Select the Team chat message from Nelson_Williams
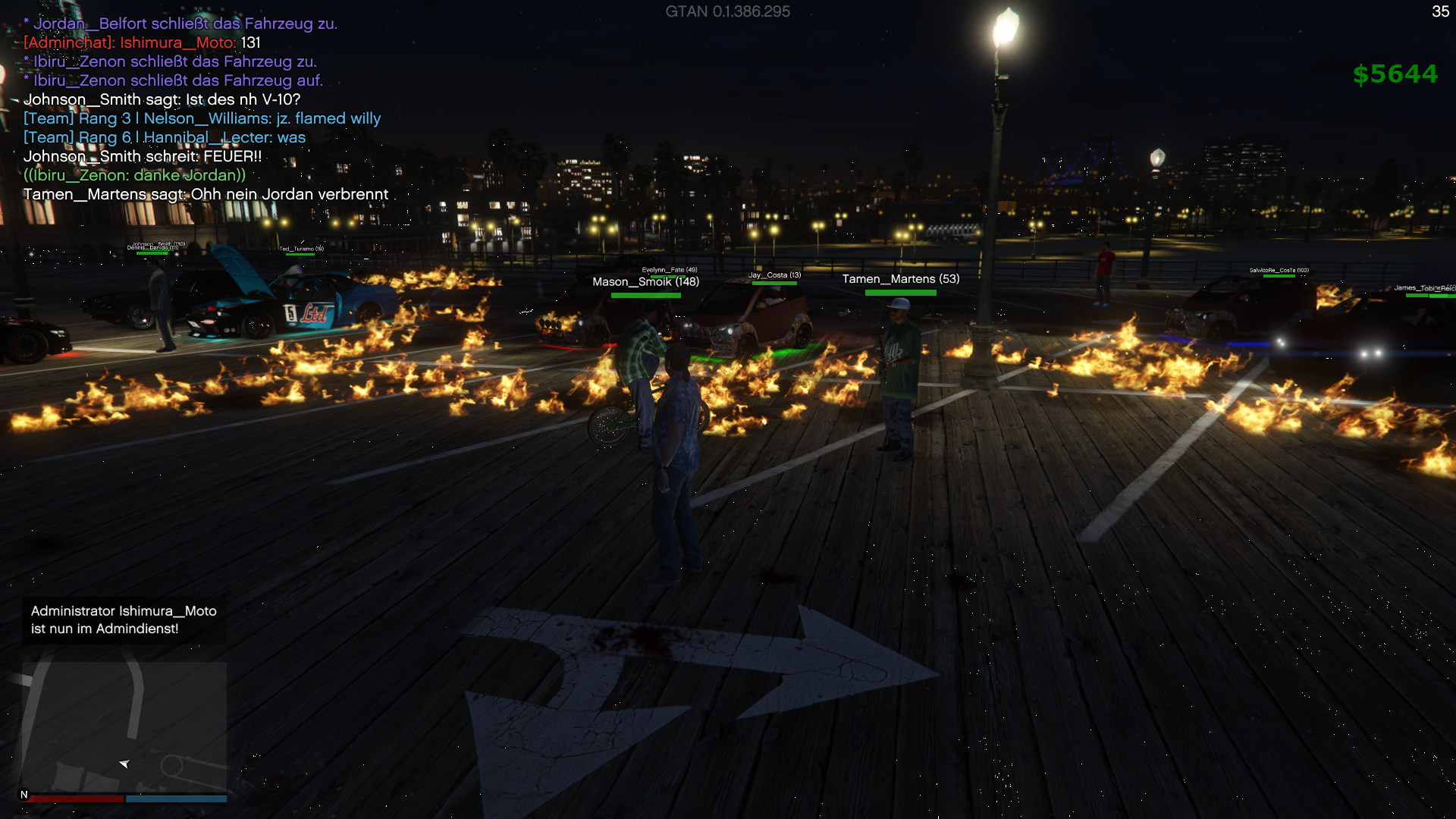This screenshot has width=1456, height=819. pos(202,119)
